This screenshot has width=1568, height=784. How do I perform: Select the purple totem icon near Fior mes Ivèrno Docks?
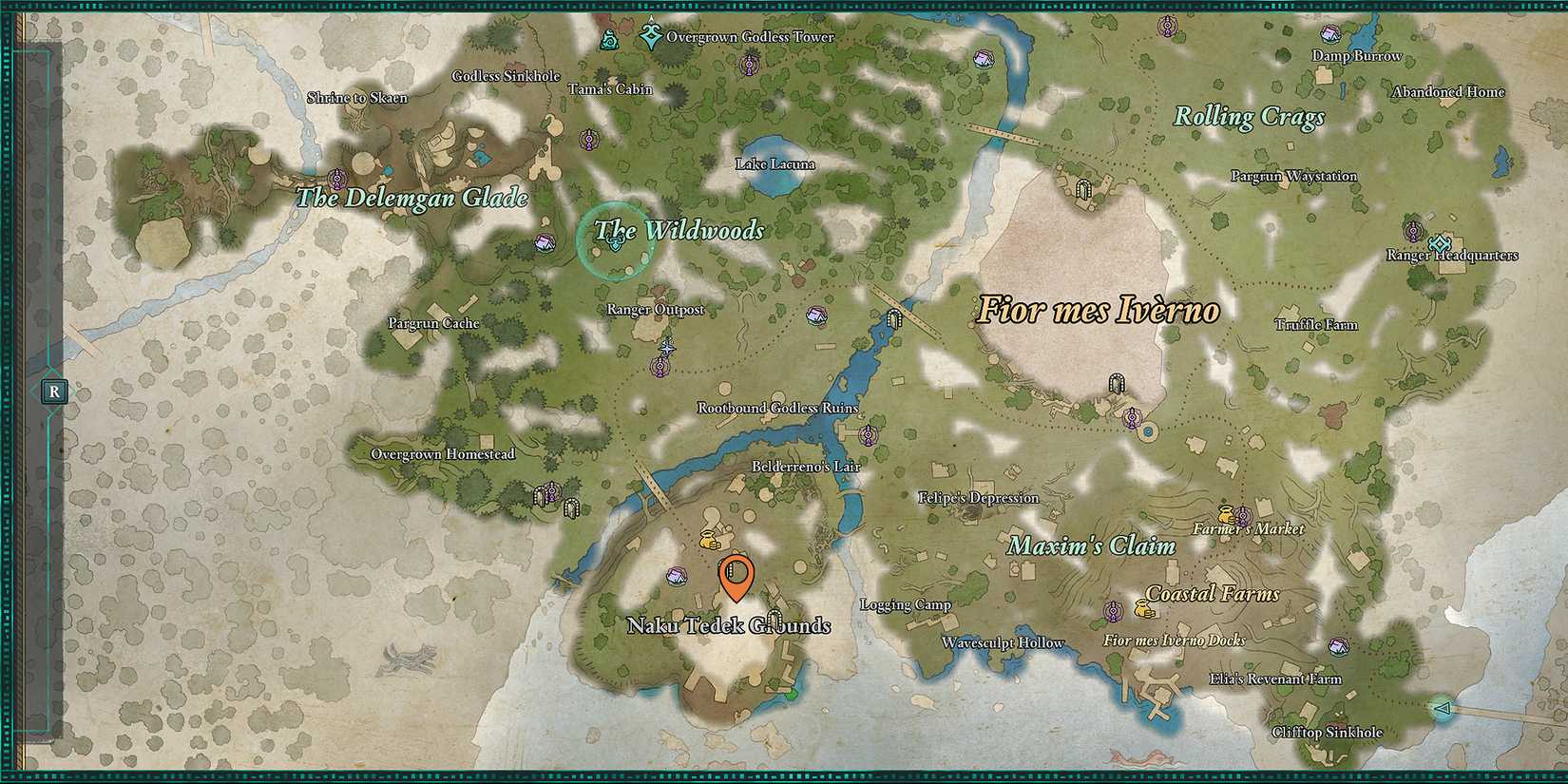pyautogui.click(x=1113, y=611)
